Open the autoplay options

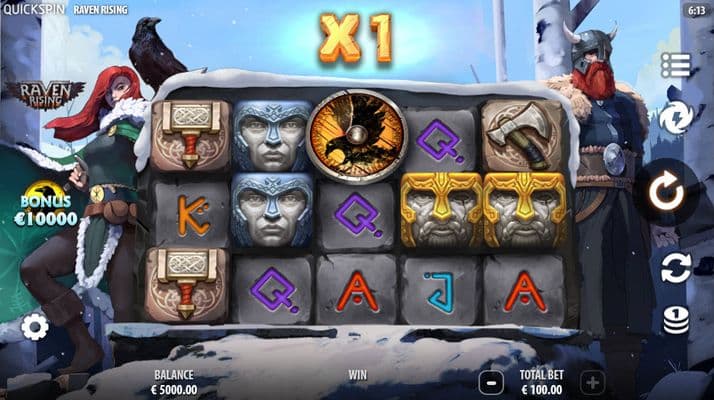(676, 268)
